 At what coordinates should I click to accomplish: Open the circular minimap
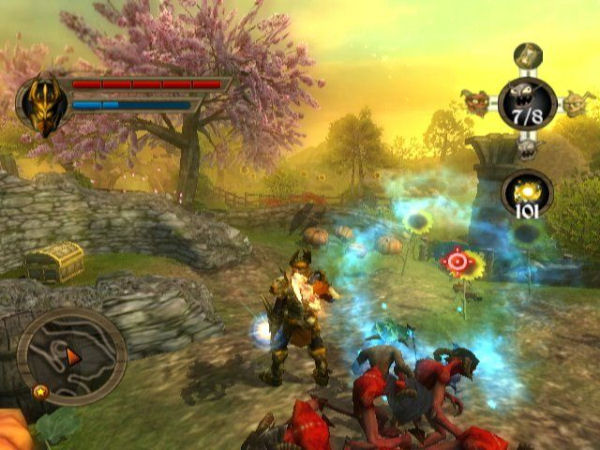(71, 356)
